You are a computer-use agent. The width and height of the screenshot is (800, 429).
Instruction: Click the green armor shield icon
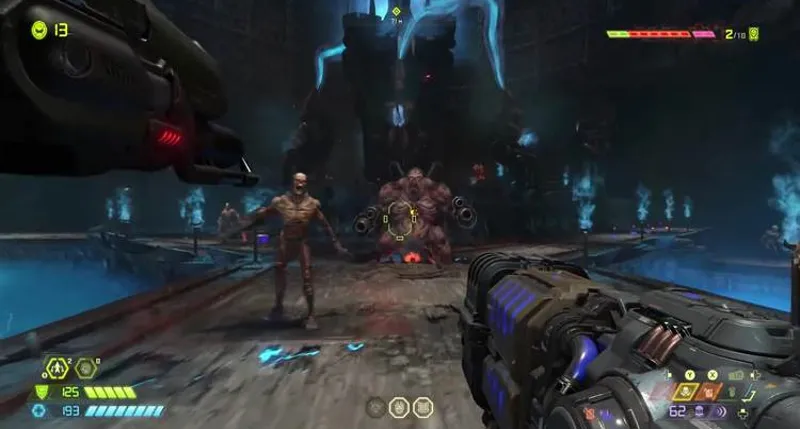point(41,393)
